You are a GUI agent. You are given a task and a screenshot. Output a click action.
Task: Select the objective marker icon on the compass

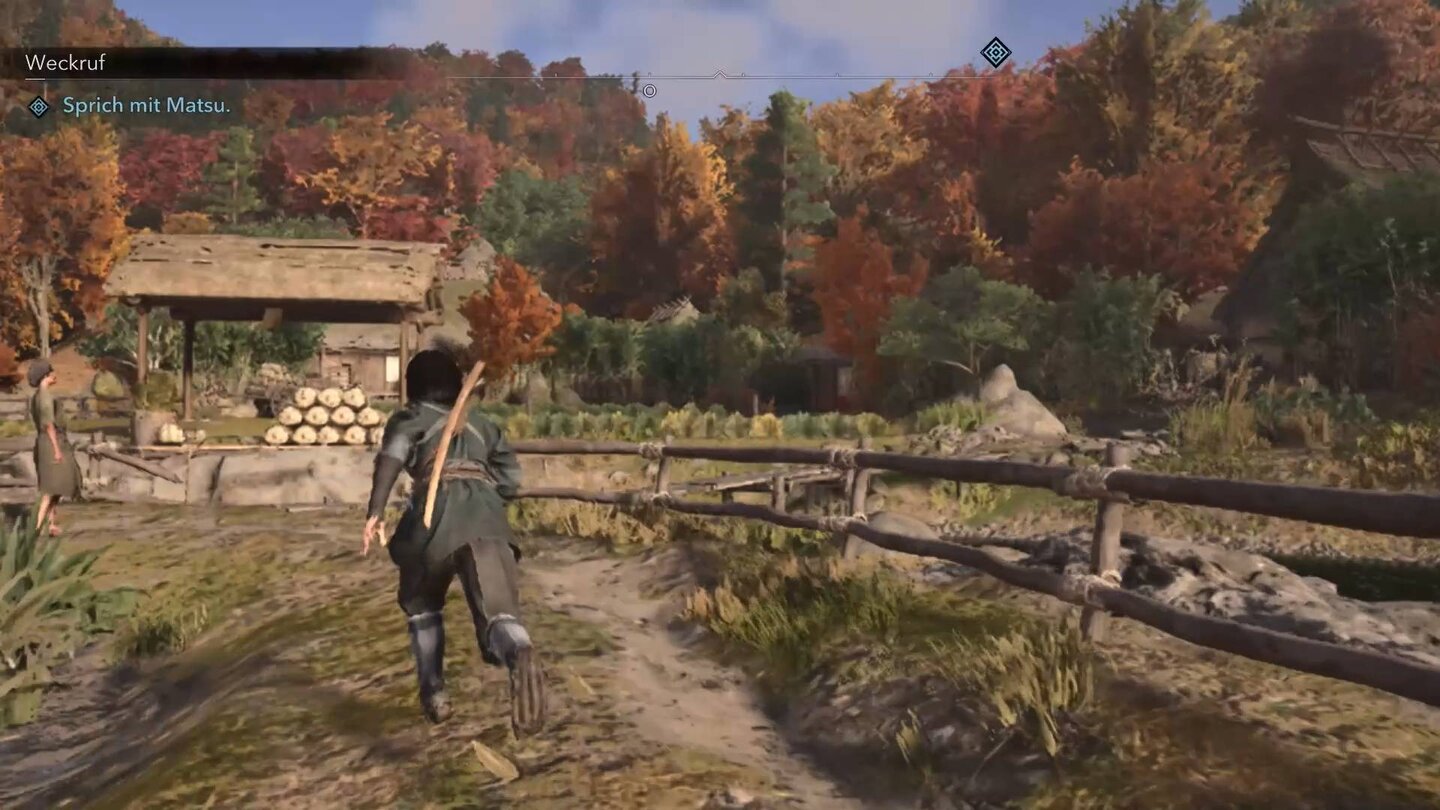(x=995, y=55)
